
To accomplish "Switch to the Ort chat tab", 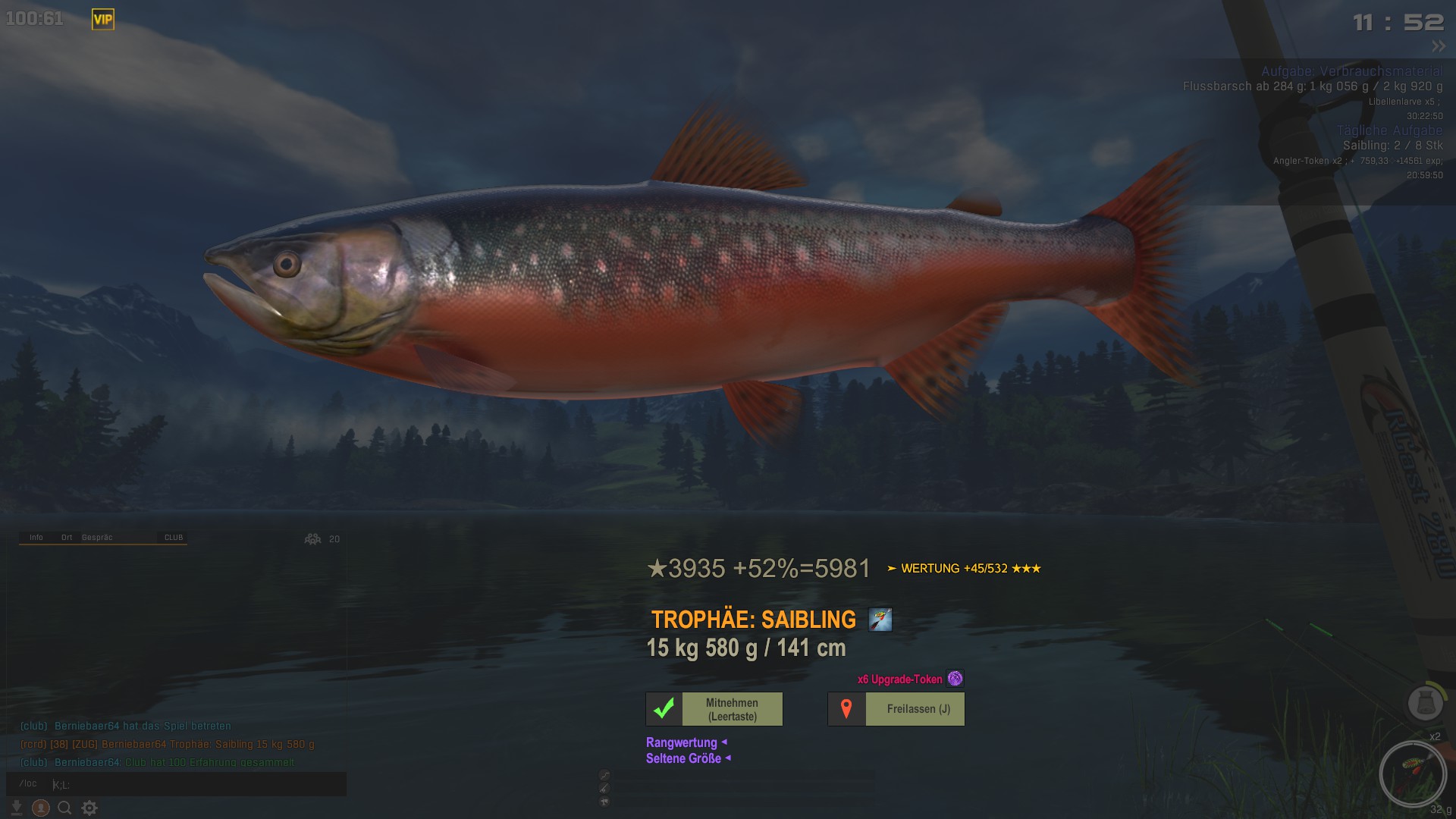I will pyautogui.click(x=67, y=538).
